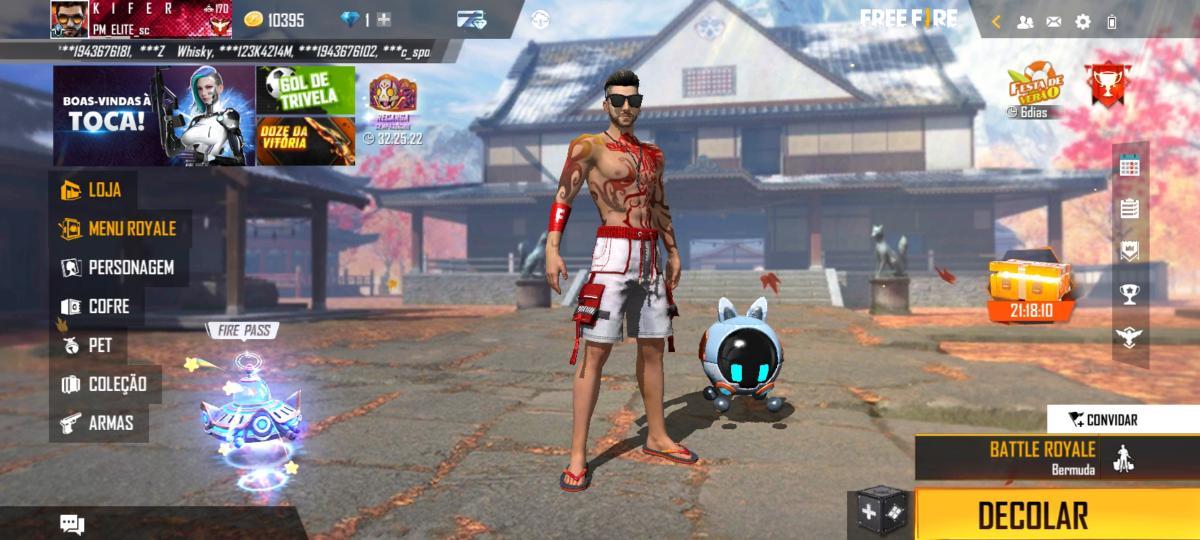Open the settings gear icon

tap(1083, 21)
